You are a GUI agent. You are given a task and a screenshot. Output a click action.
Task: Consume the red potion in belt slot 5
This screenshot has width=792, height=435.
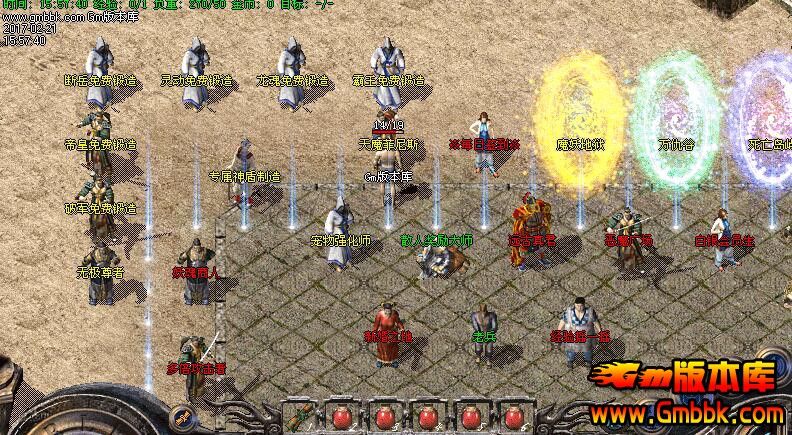(470, 417)
